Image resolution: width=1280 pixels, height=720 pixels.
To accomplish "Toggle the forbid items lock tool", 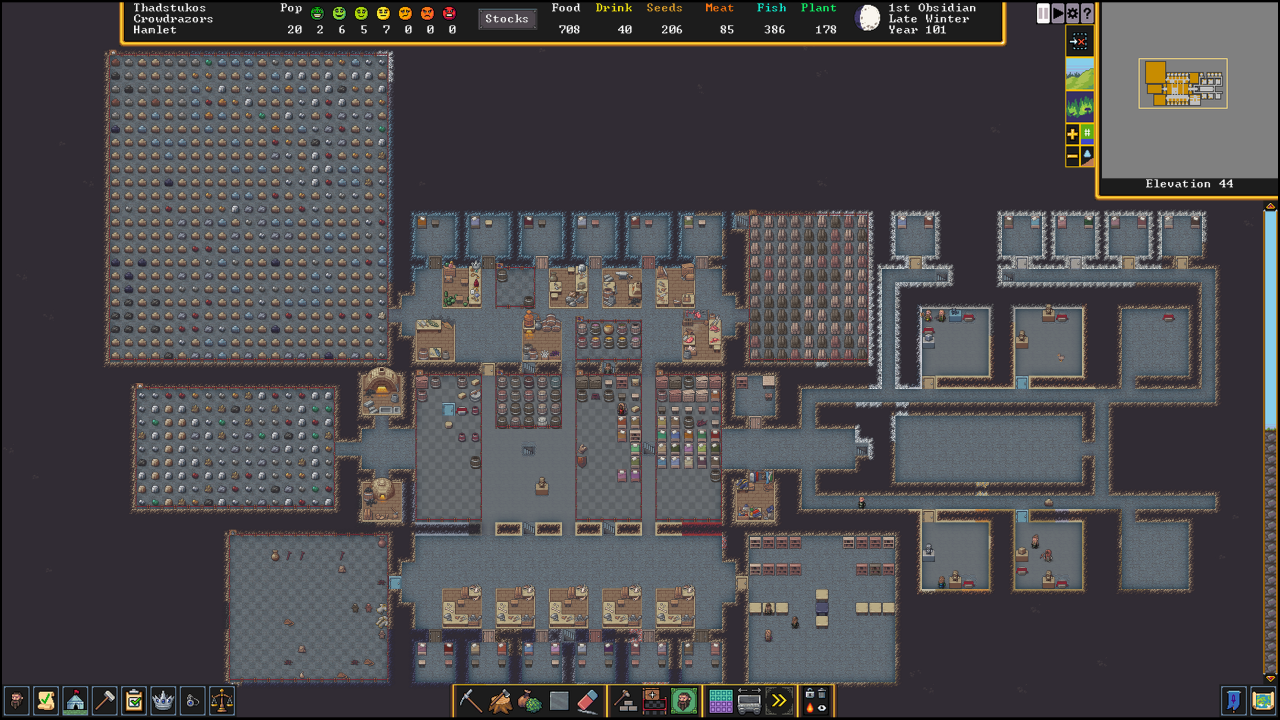I will tap(812, 694).
